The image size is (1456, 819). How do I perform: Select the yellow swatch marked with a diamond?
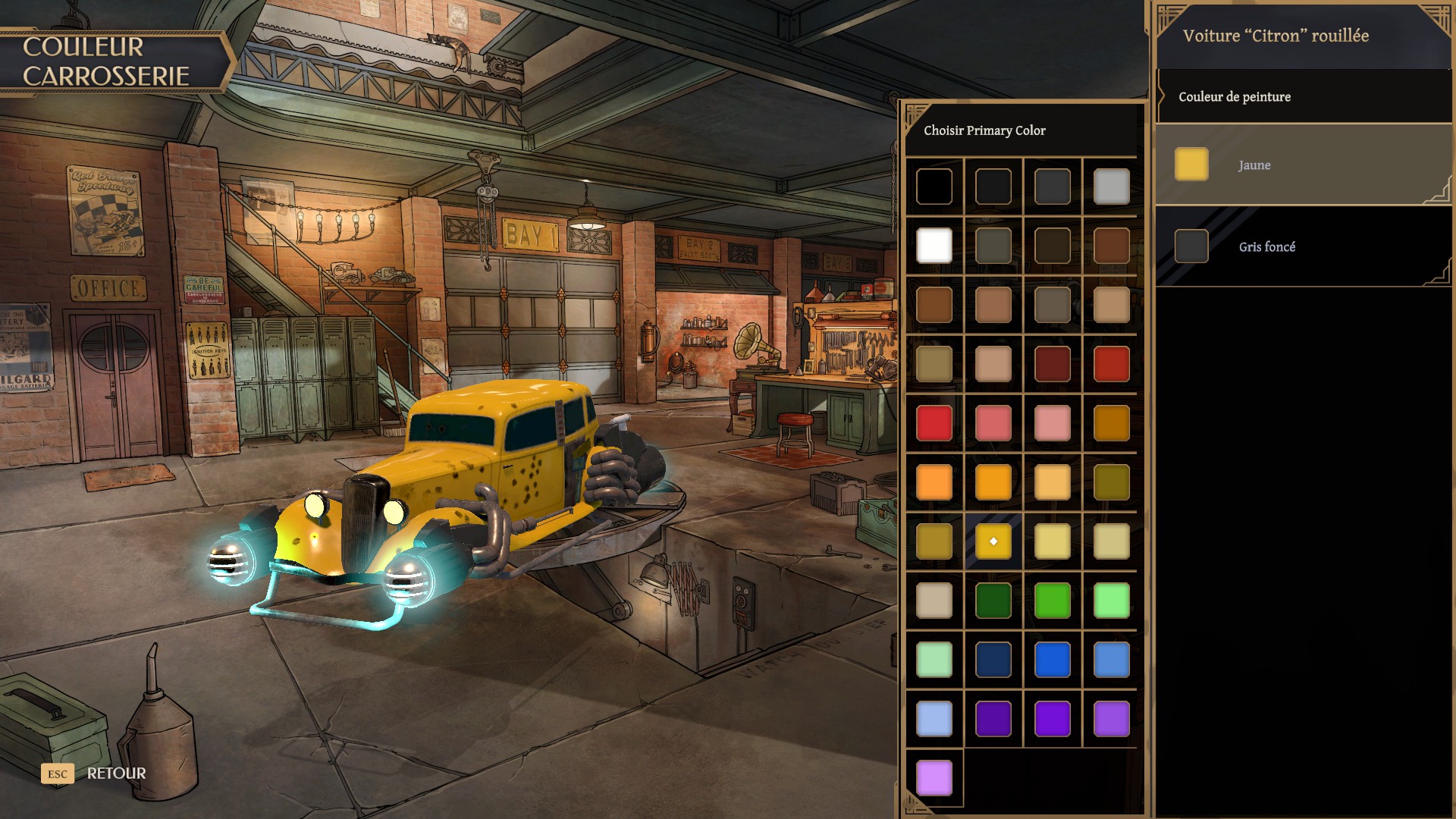click(x=993, y=541)
